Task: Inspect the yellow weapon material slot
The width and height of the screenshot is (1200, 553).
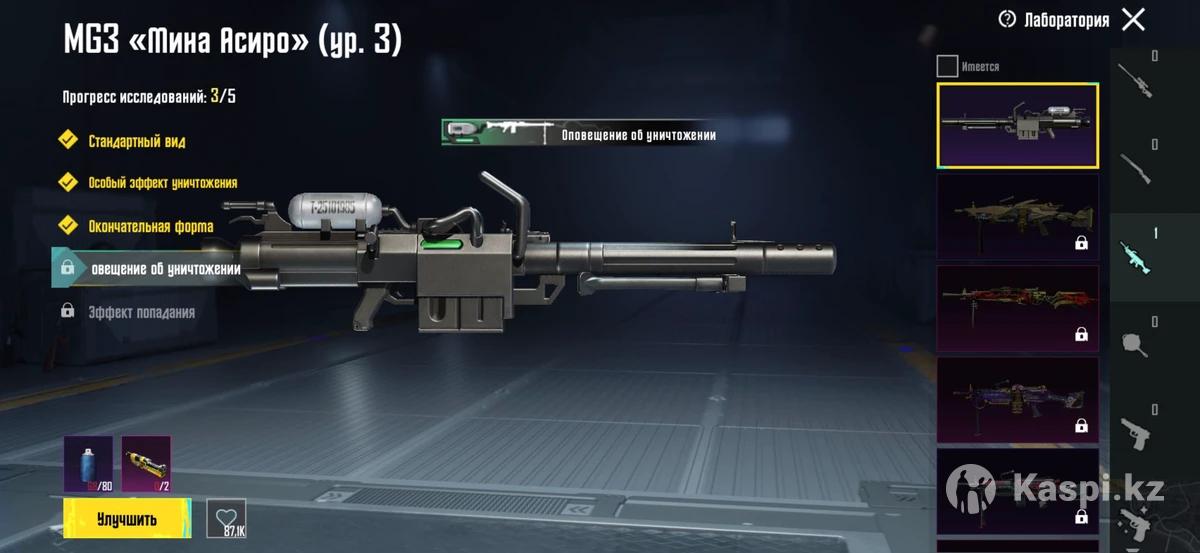Action: (146, 464)
